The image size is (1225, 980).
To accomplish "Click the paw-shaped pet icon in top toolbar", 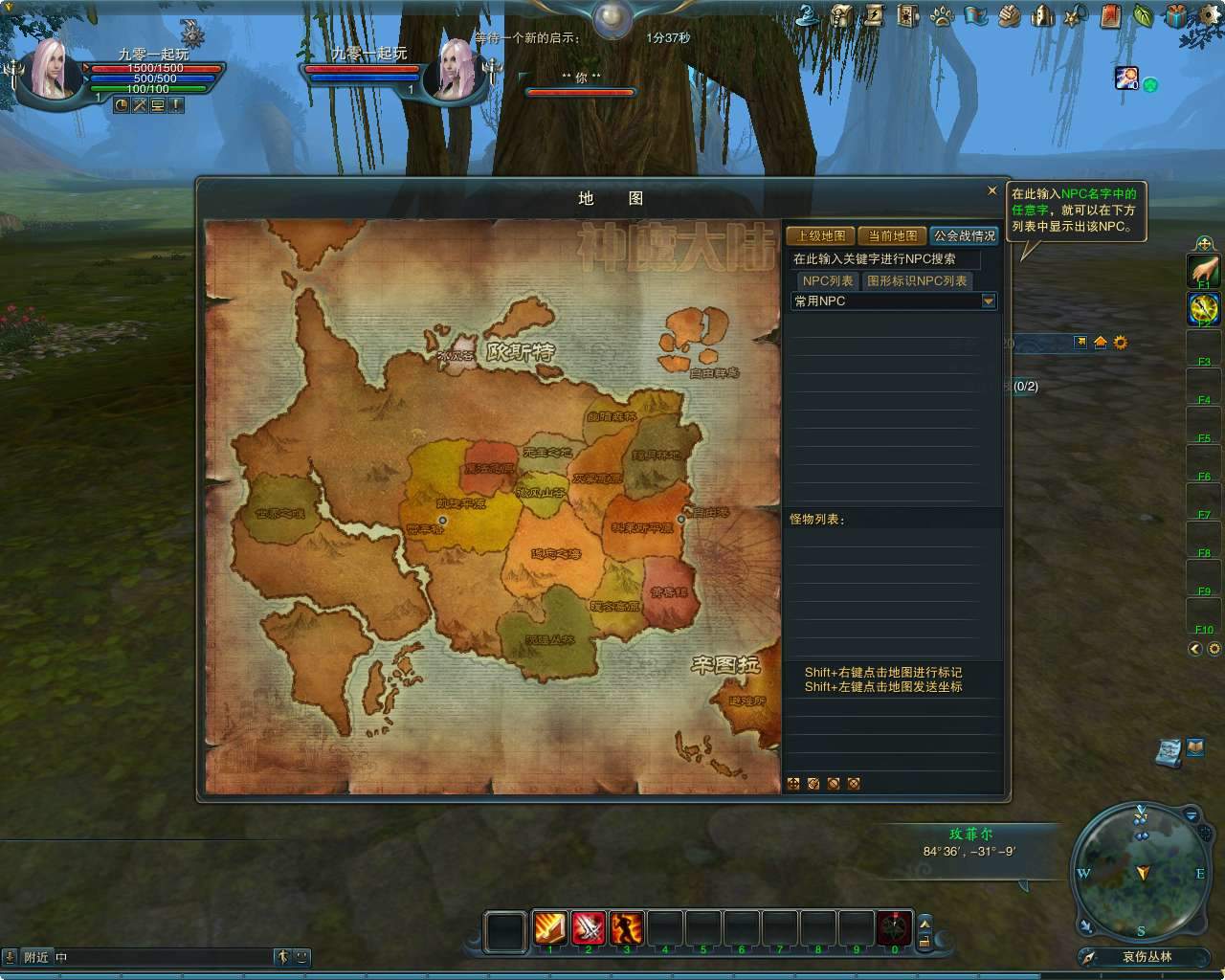I will pyautogui.click(x=940, y=16).
